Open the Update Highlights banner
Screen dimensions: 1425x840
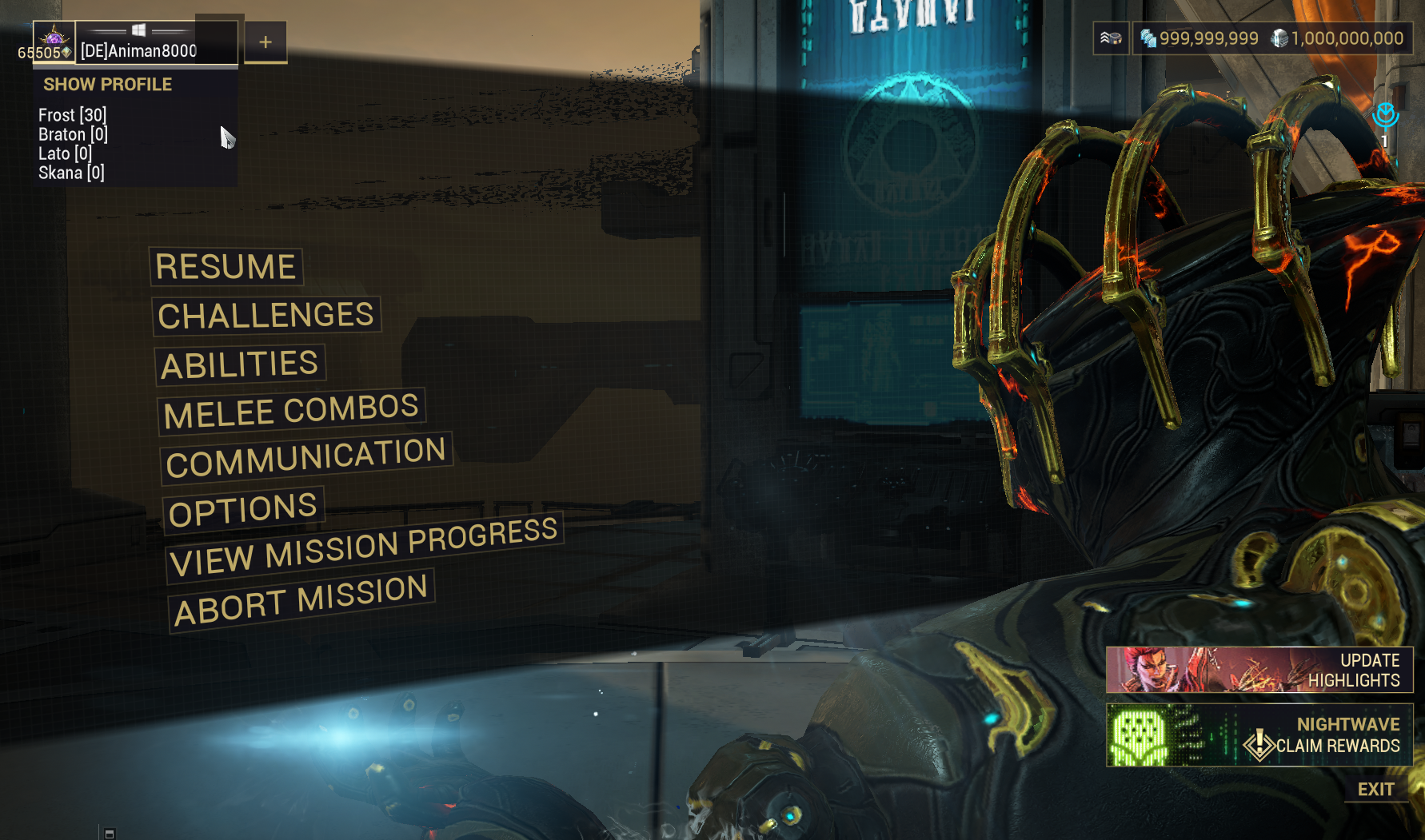1259,670
